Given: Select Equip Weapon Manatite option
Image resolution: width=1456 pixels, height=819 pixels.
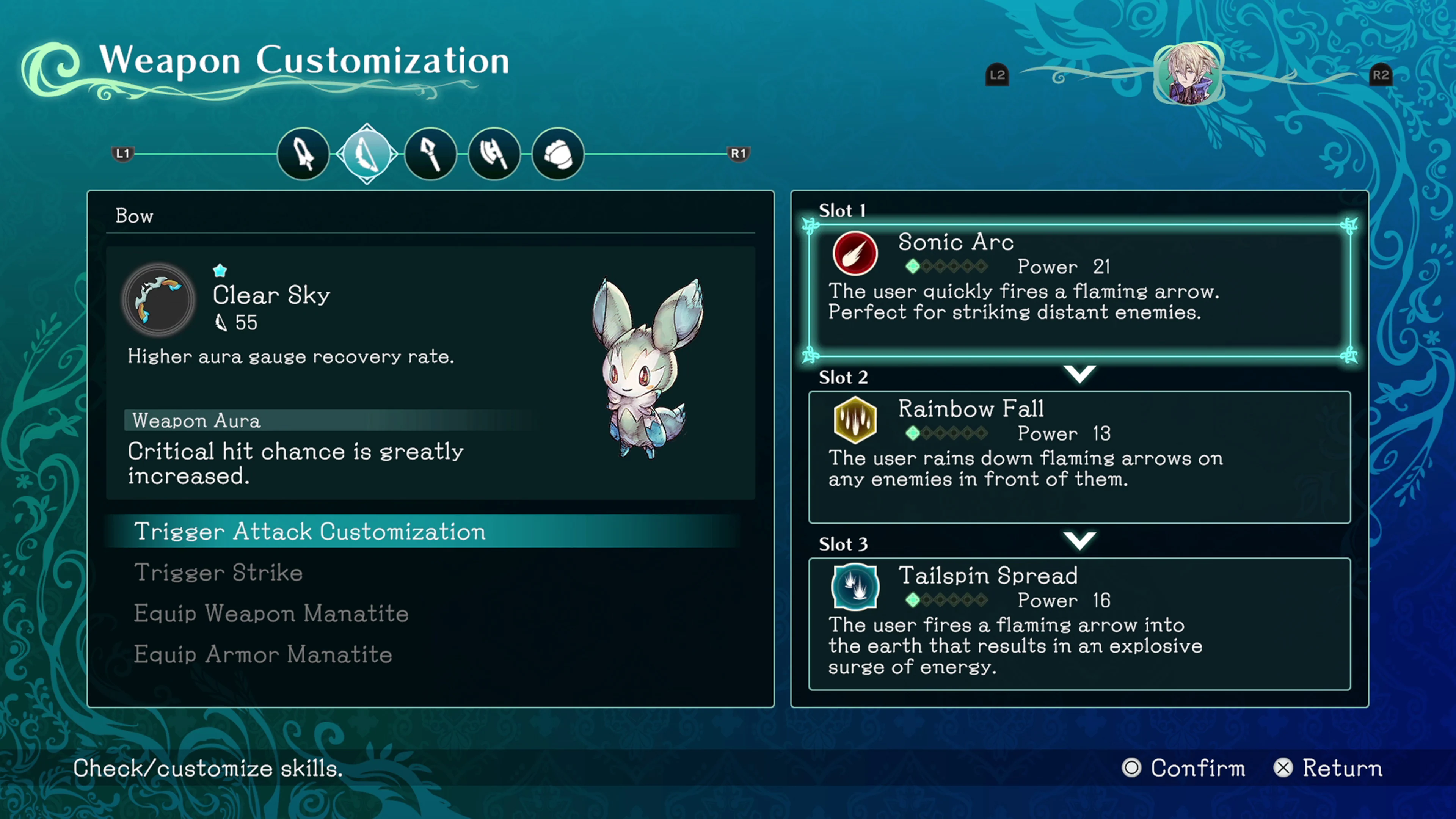Looking at the screenshot, I should point(271,614).
